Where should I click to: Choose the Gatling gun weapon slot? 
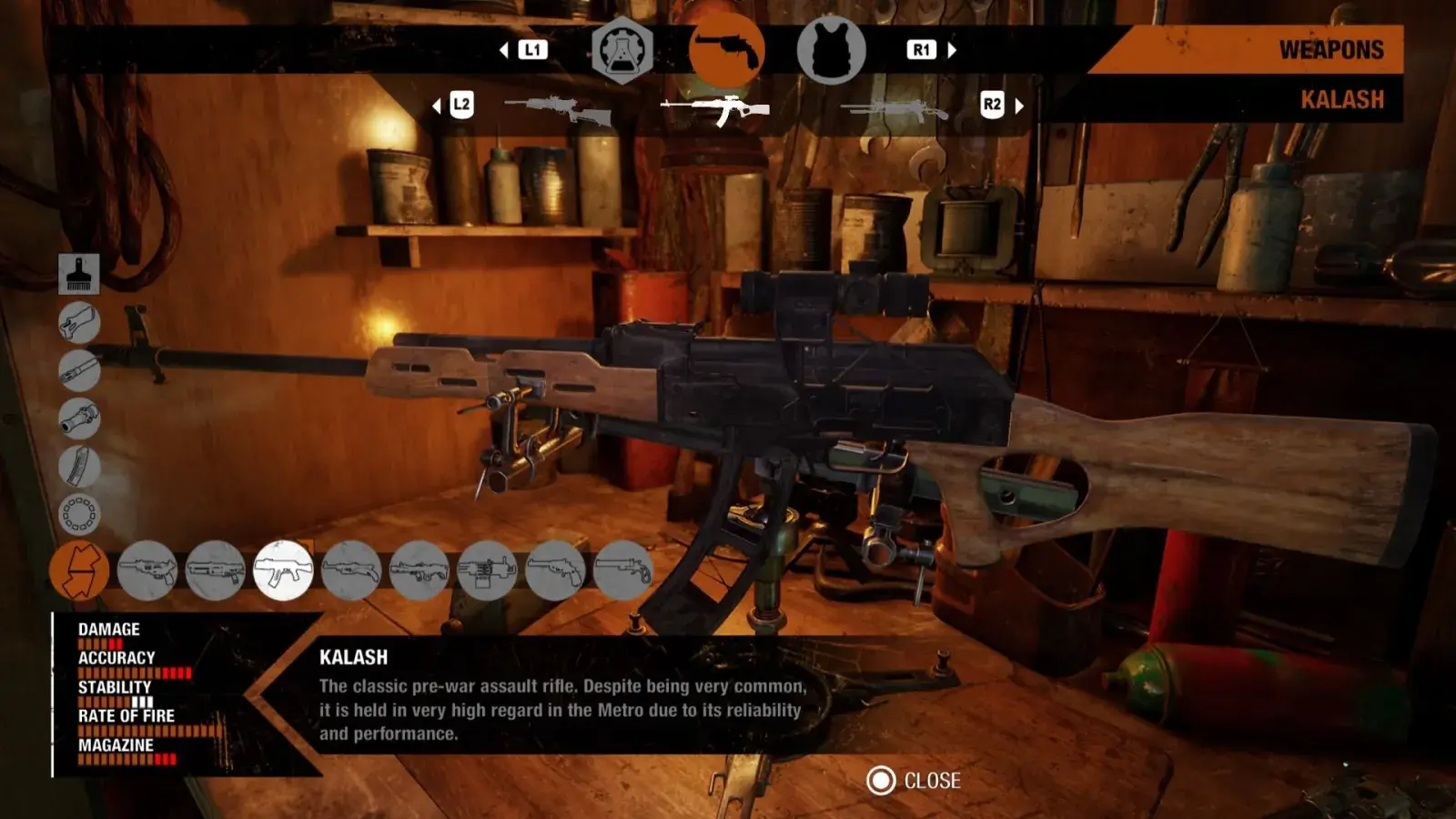(x=487, y=571)
